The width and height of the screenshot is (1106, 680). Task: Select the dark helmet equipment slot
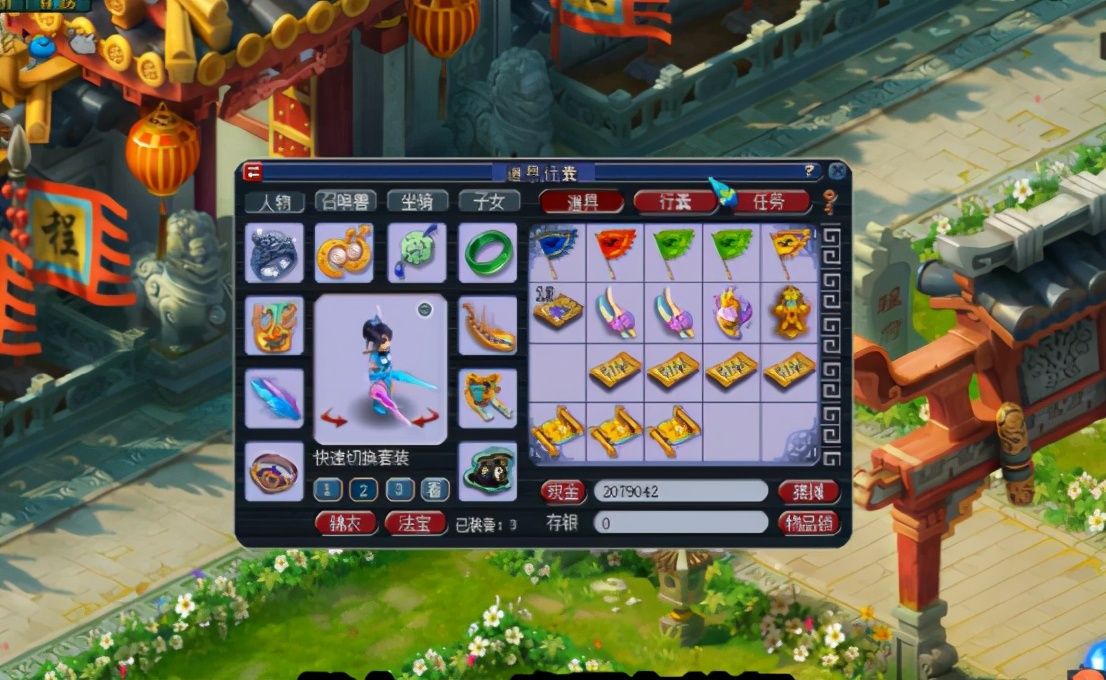(x=273, y=252)
